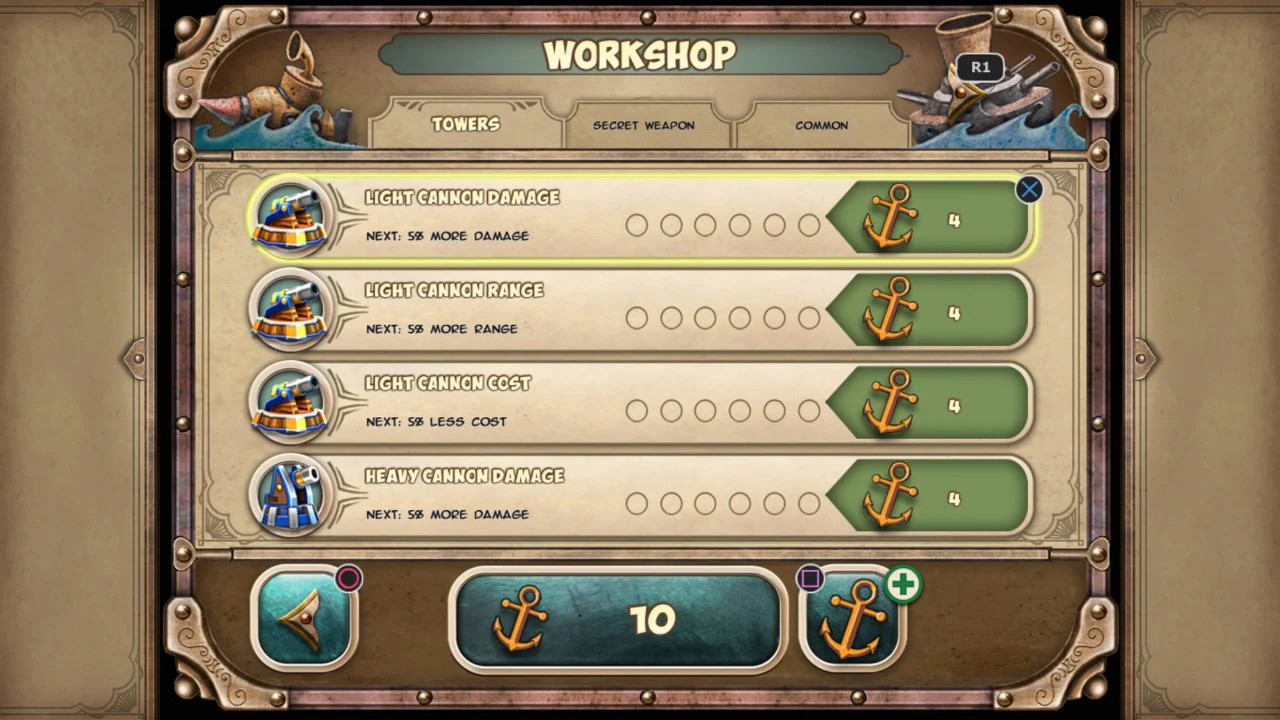Click the Light Cannon Range upgrade progress dots

722,318
